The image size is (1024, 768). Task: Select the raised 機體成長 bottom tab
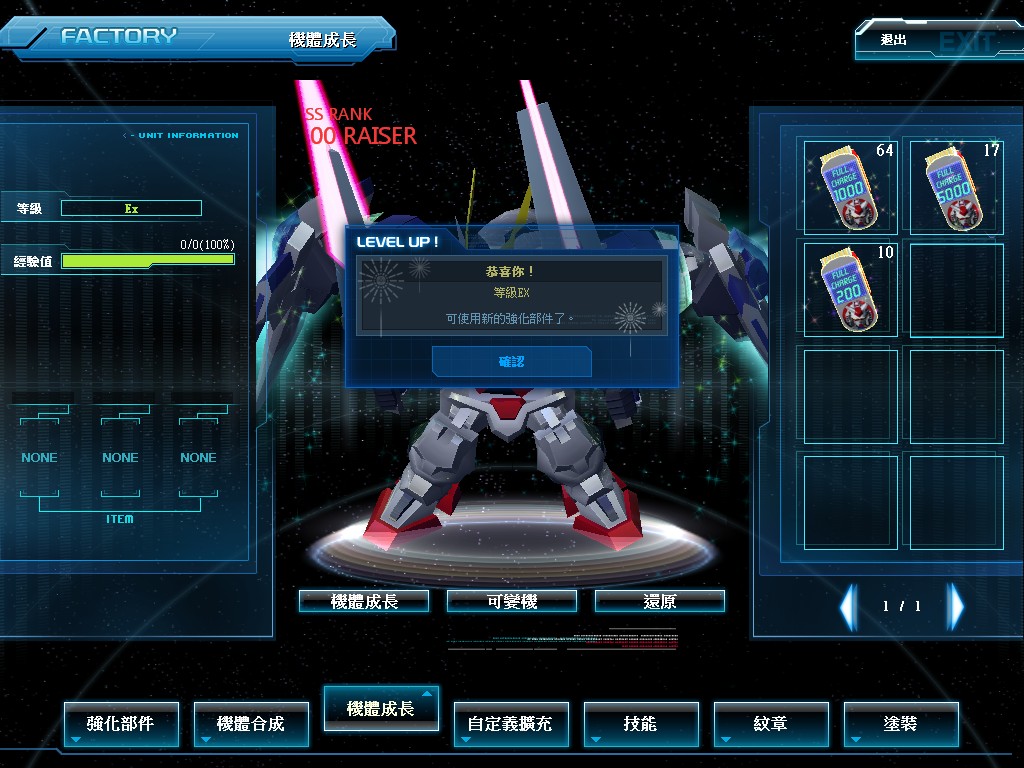[x=381, y=708]
